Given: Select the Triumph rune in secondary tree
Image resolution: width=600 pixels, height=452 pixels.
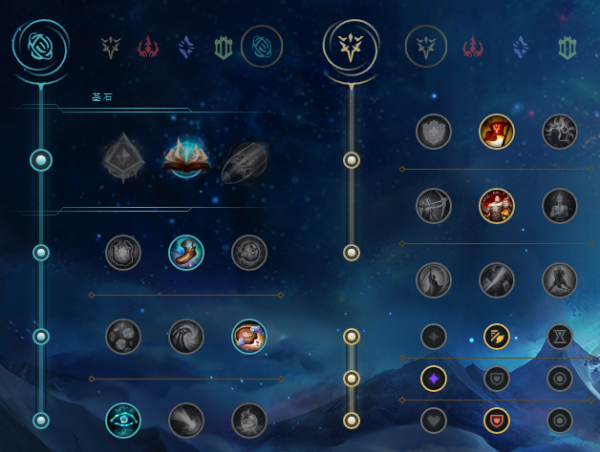Looking at the screenshot, I should coord(496,131).
